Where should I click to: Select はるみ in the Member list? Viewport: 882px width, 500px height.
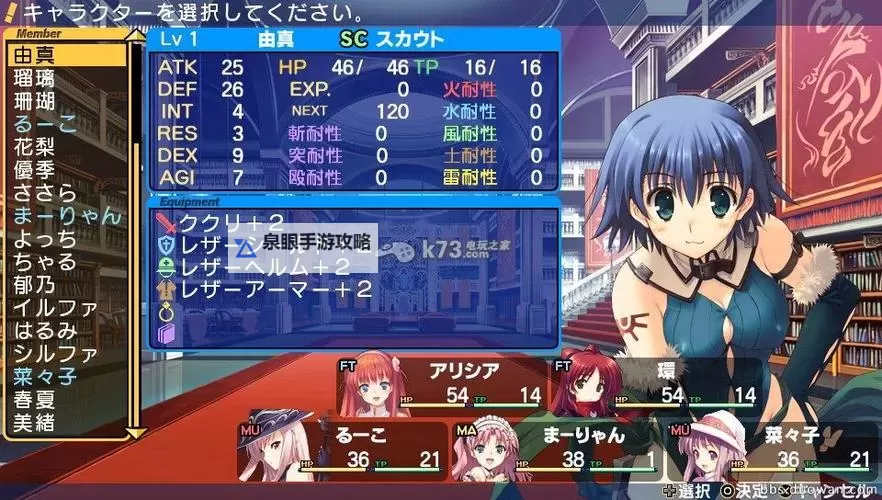[x=47, y=330]
